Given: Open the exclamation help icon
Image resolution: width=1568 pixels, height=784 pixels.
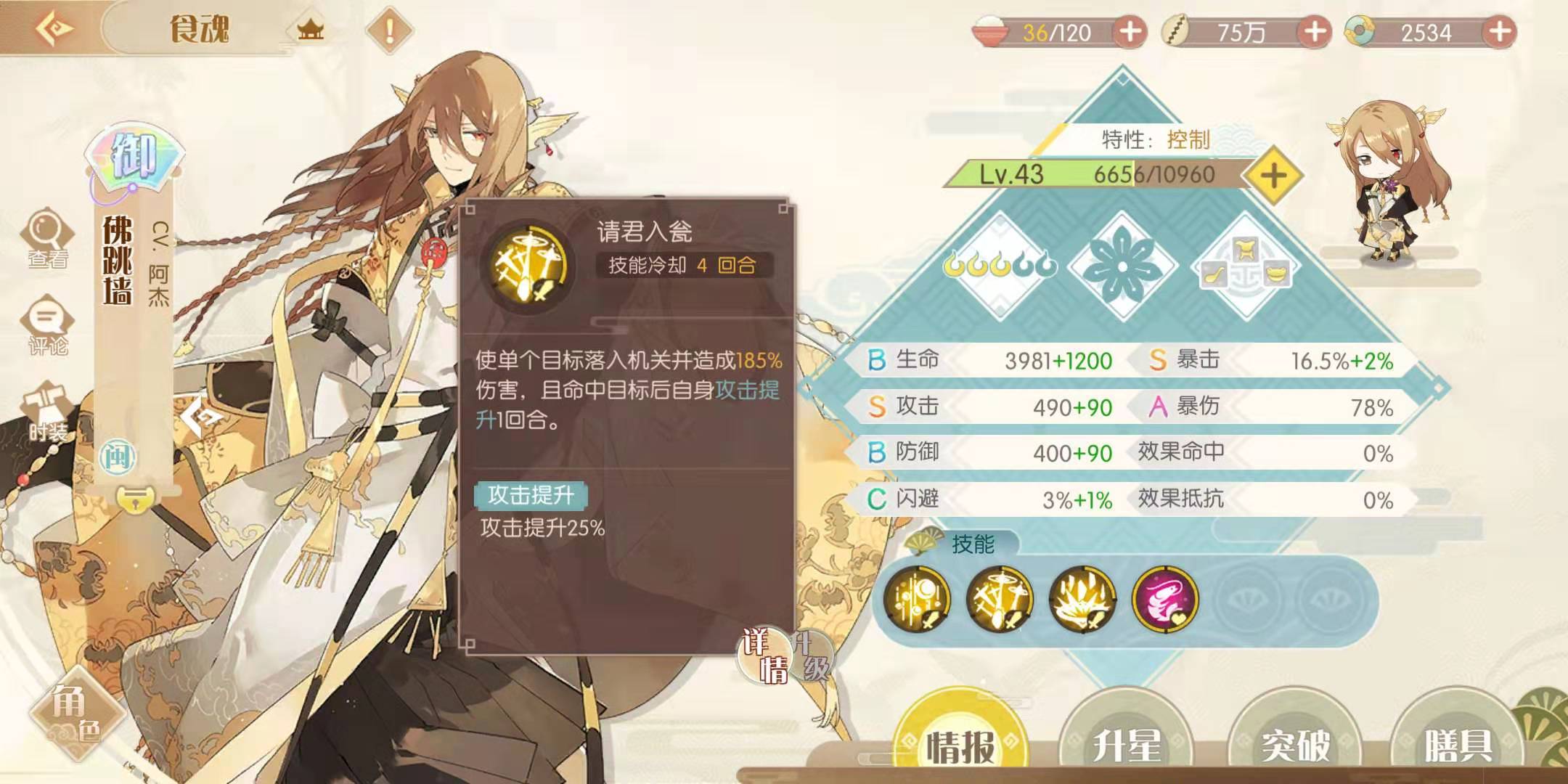Looking at the screenshot, I should pos(390,30).
